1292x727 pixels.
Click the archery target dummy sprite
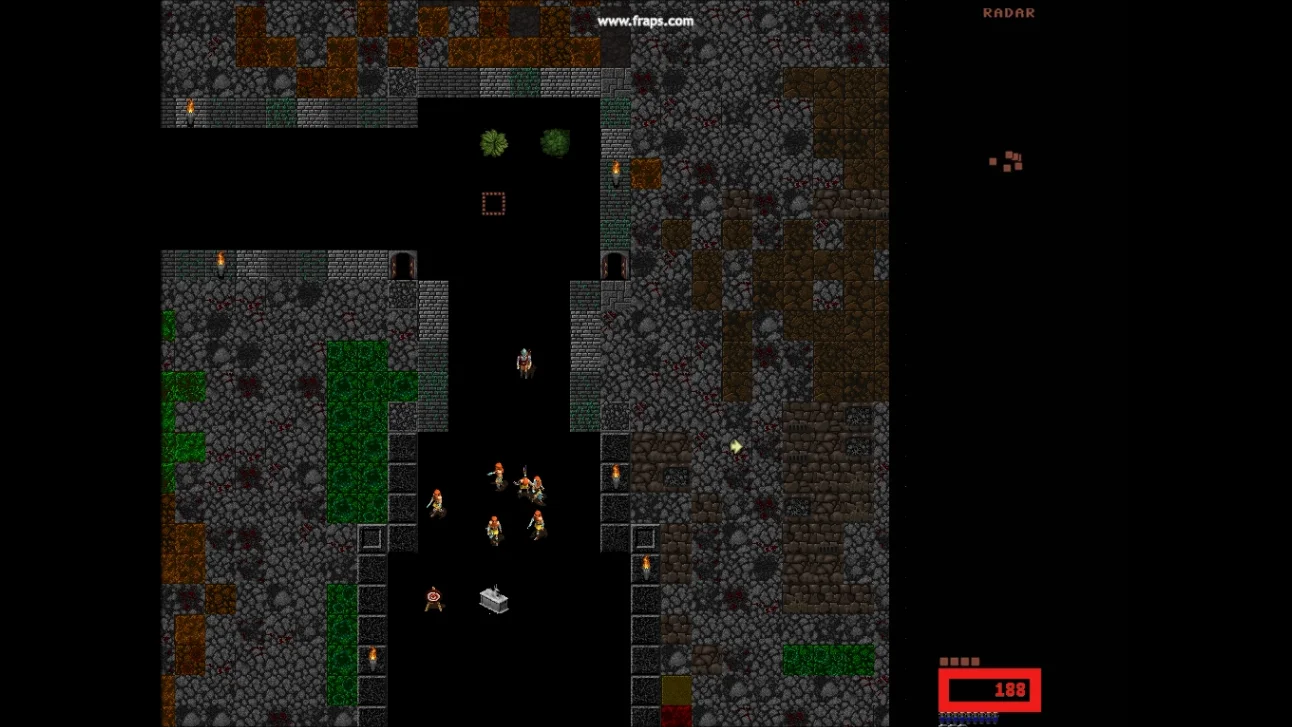pyautogui.click(x=432, y=596)
